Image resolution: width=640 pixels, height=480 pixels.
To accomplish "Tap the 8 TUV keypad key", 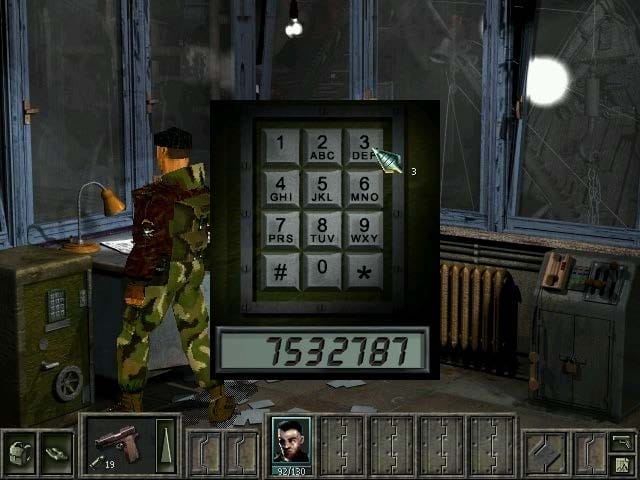I will coord(322,229).
